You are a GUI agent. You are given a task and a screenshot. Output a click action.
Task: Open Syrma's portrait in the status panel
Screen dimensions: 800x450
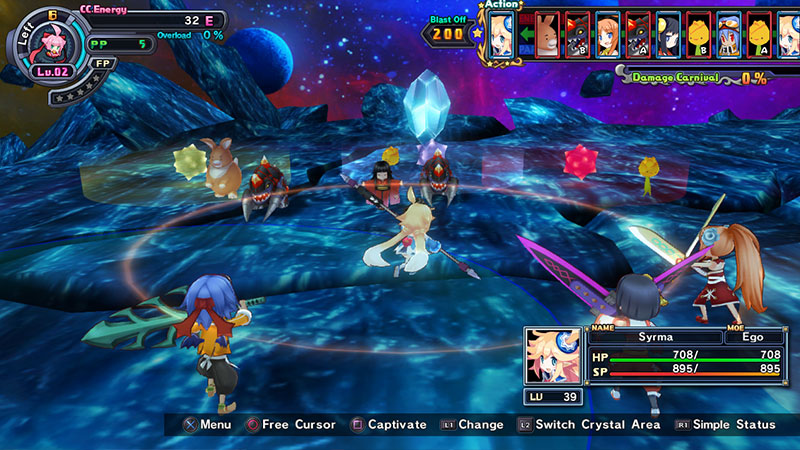tap(556, 353)
